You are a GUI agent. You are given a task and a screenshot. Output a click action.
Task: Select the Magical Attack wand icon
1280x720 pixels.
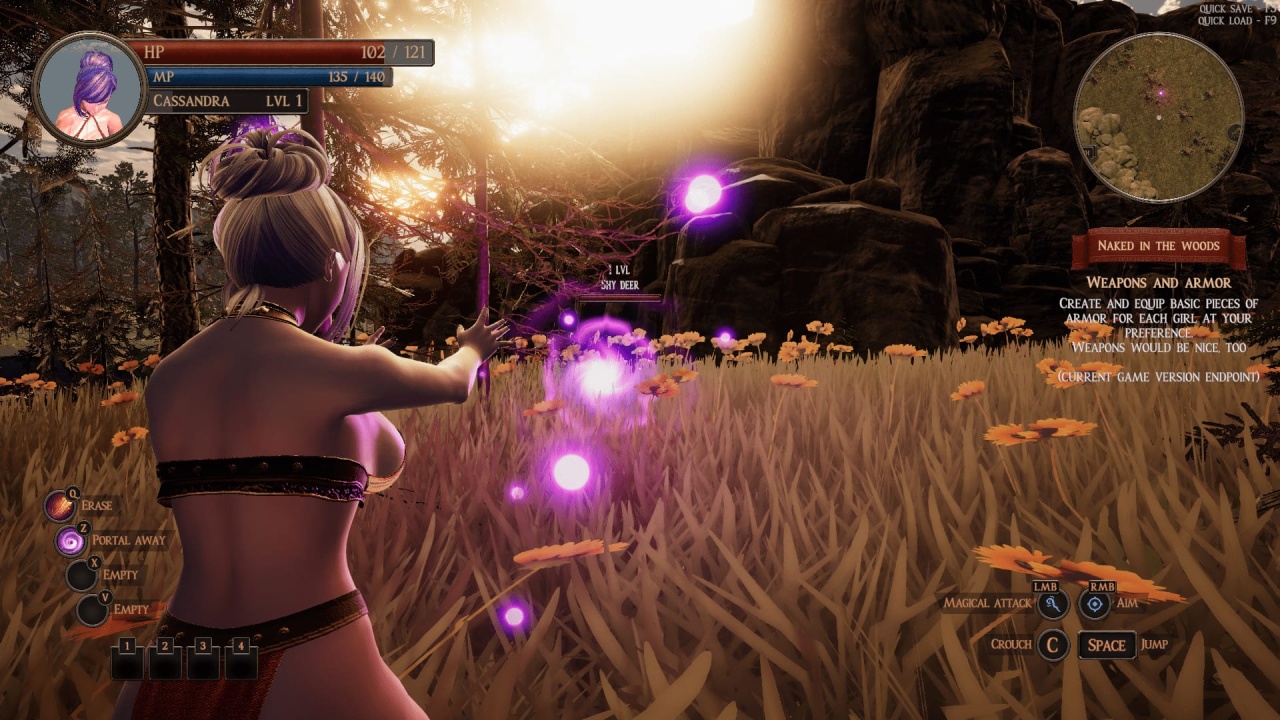pyautogui.click(x=1053, y=604)
